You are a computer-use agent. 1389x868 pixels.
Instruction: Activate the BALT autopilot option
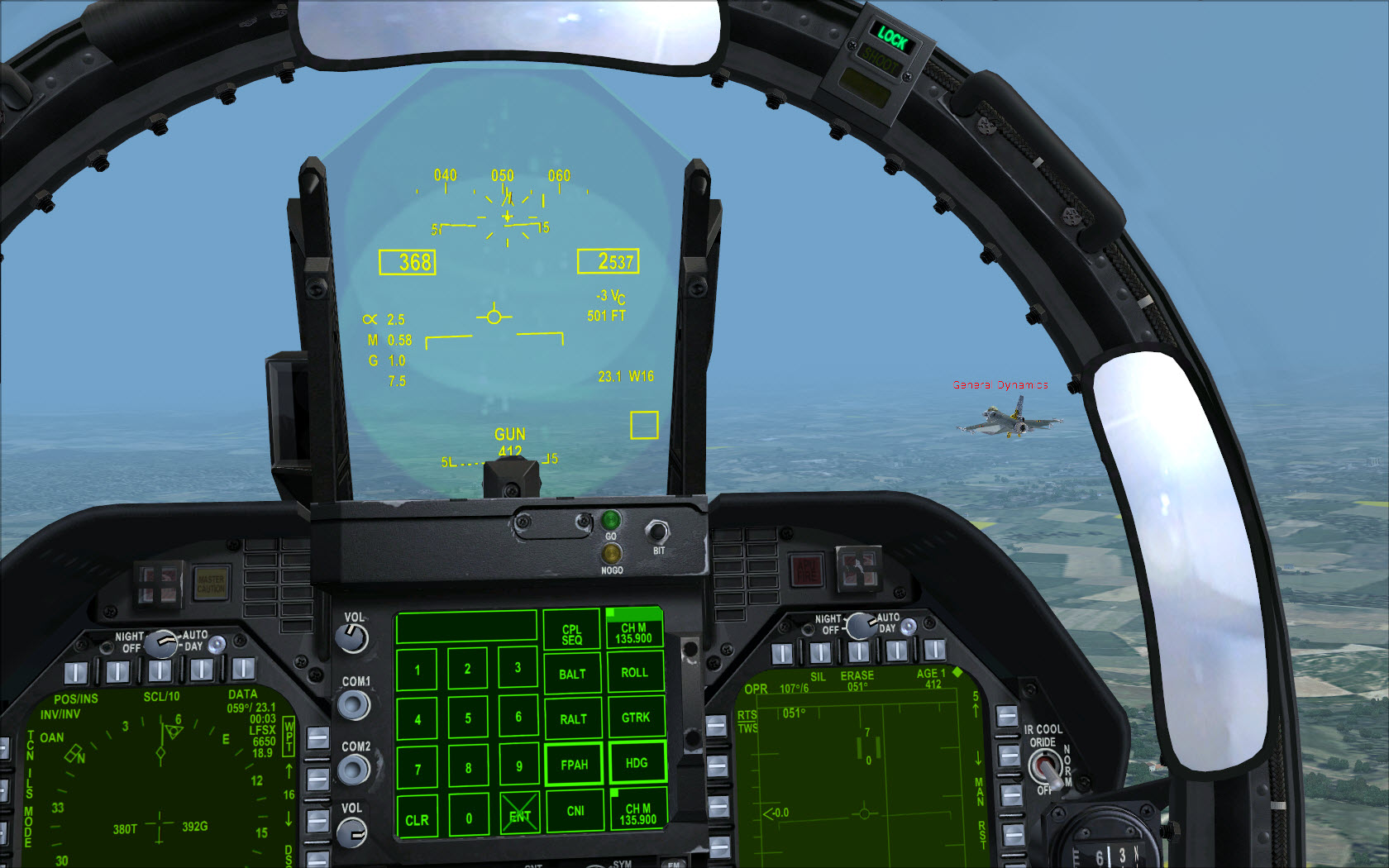572,674
